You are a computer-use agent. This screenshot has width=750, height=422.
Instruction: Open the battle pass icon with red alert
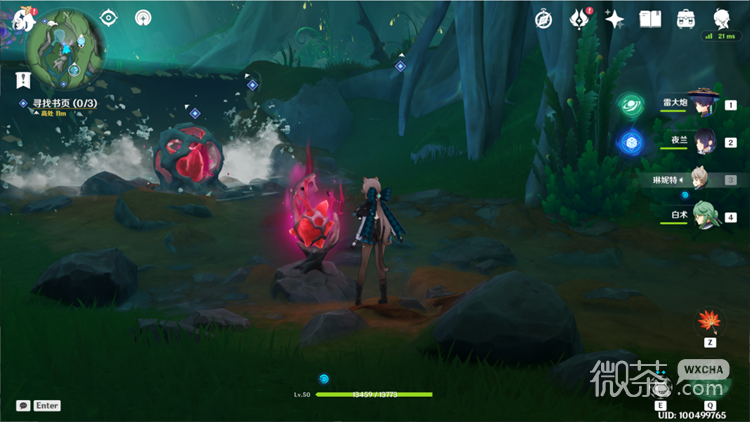(x=580, y=19)
